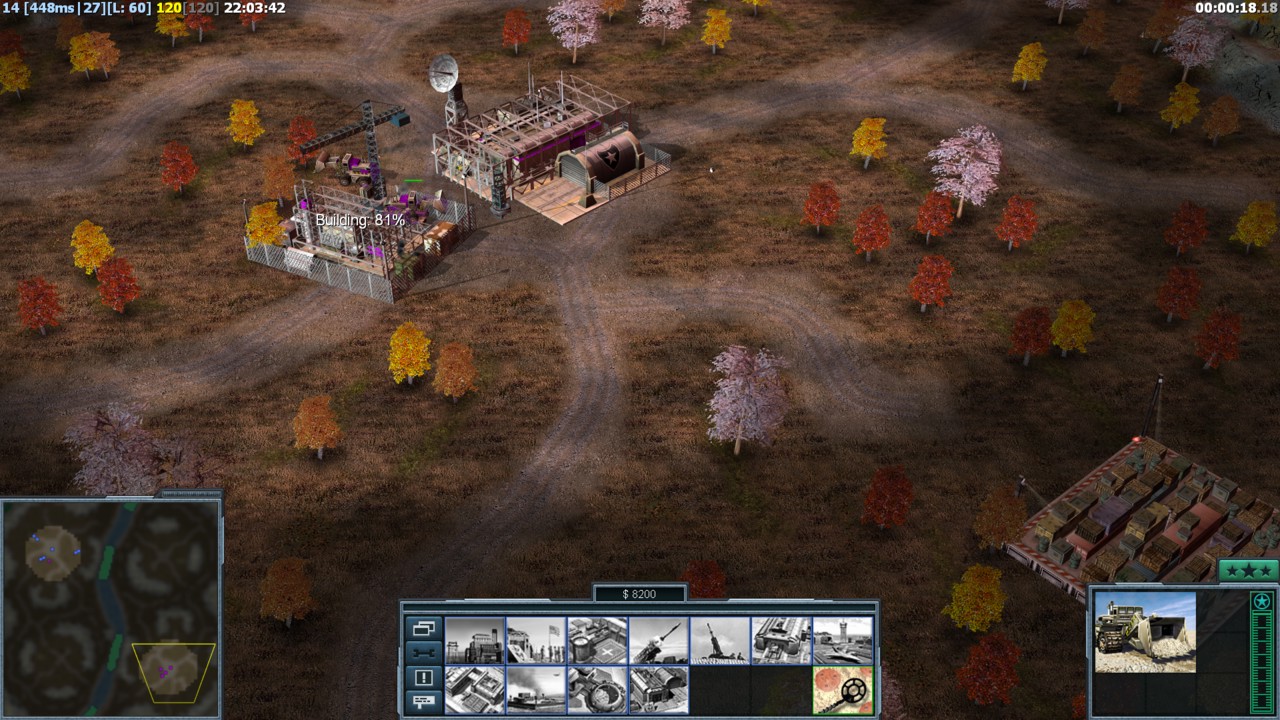Build the circular dome structure icon
1280x720 pixels.
(597, 690)
